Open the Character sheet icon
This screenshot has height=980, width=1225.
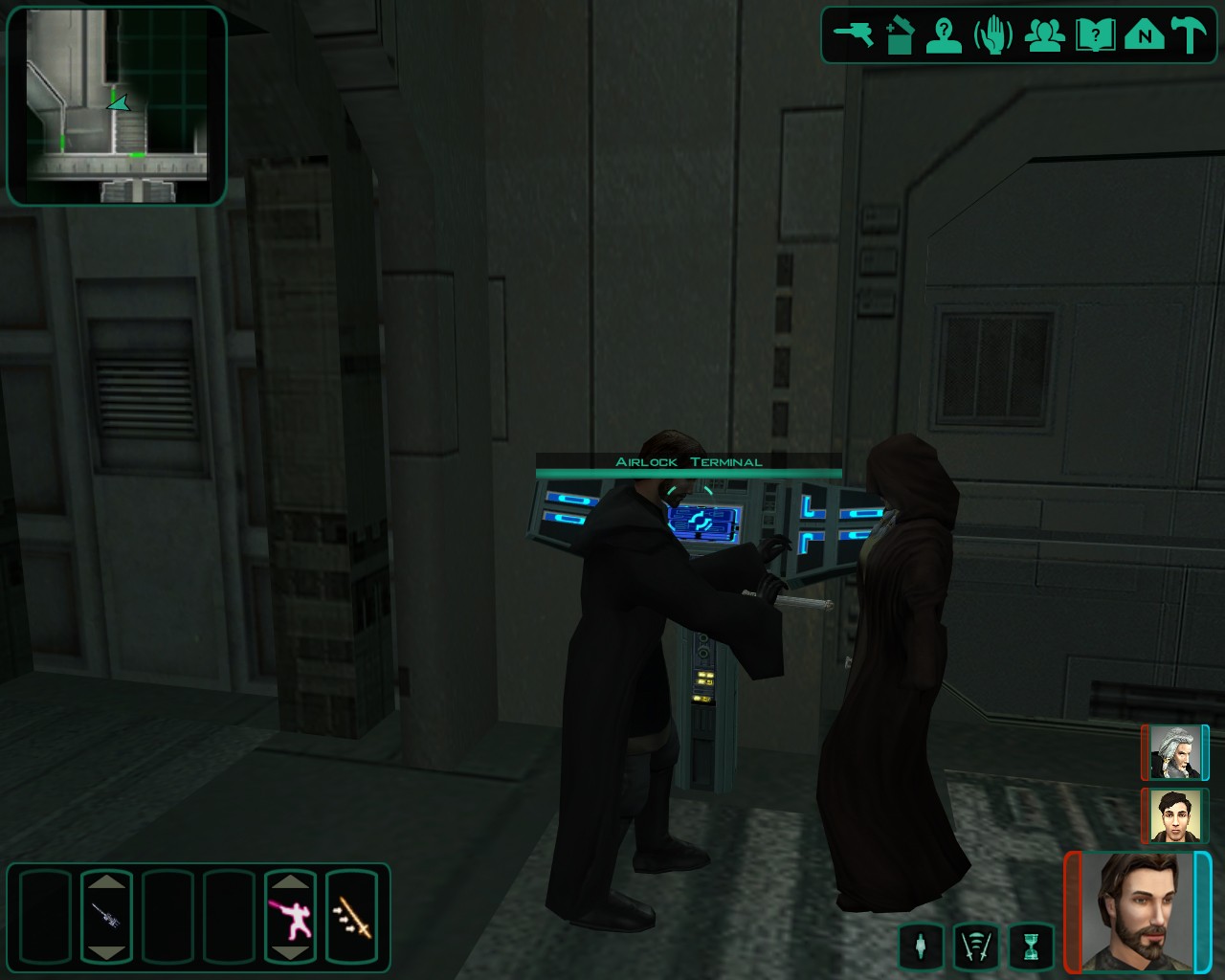[x=945, y=35]
